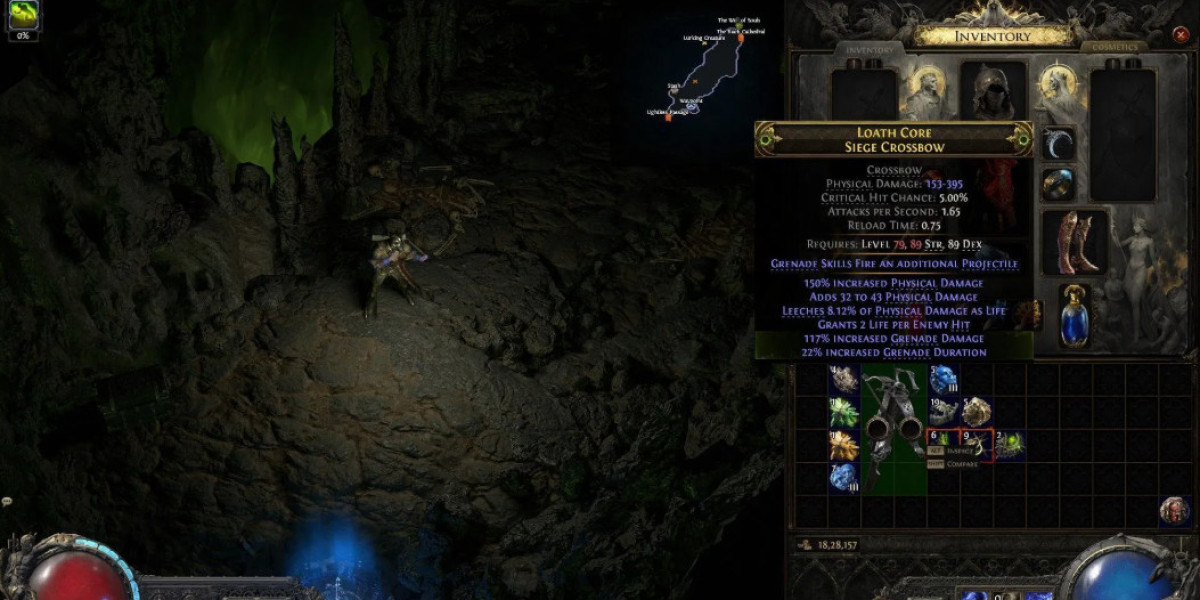Click the green buff icon showing 0%

[x=22, y=16]
